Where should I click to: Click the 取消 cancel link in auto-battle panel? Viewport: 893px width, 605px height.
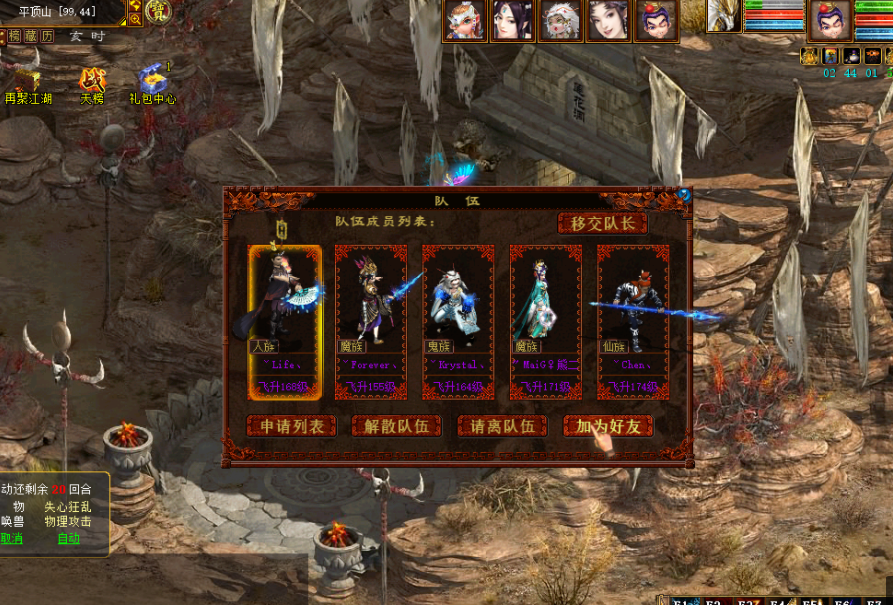pyautogui.click(x=12, y=538)
